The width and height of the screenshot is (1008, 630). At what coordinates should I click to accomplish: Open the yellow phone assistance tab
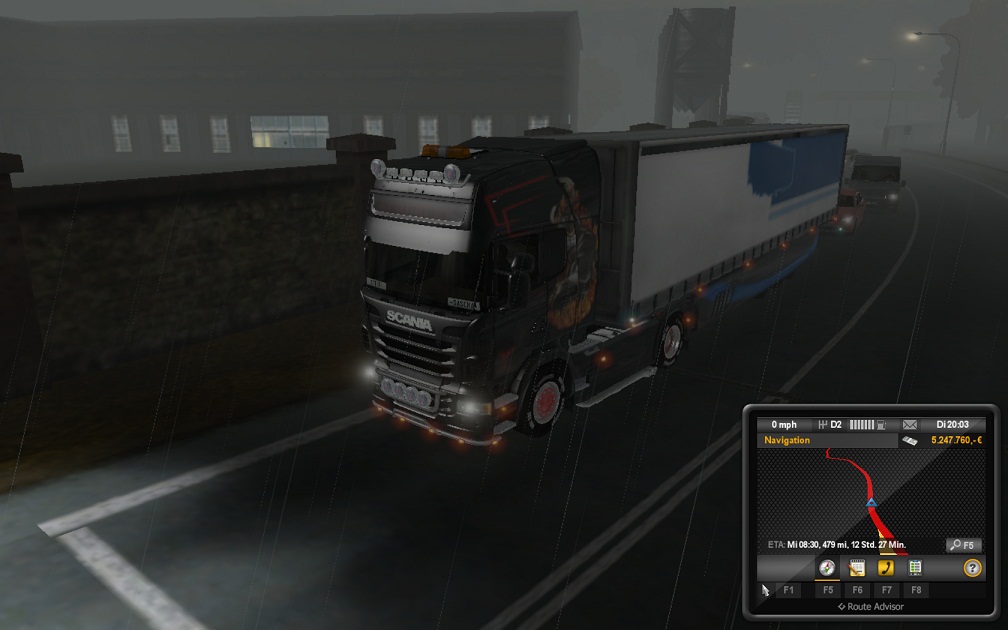(x=885, y=568)
